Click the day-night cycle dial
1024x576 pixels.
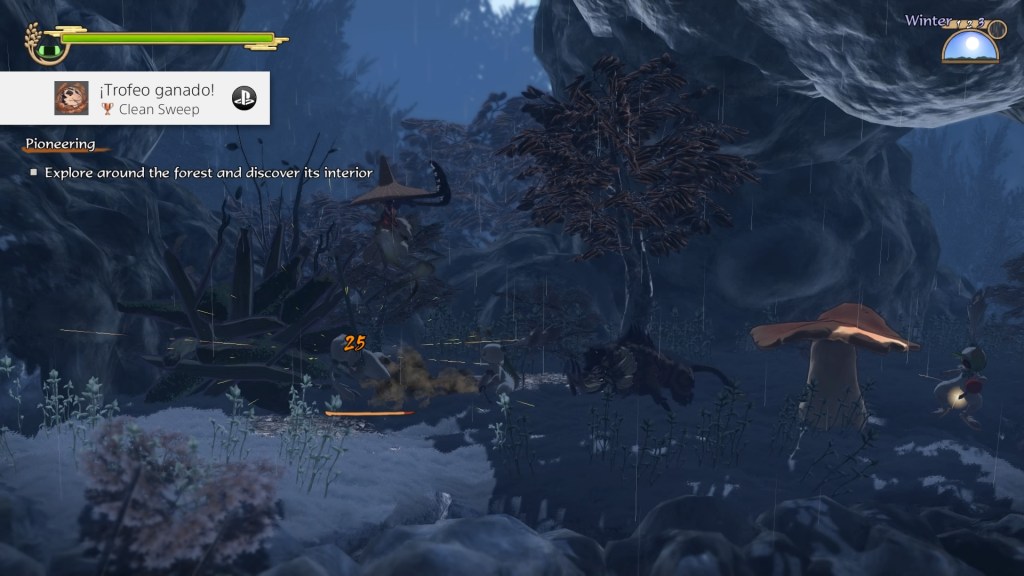coord(970,46)
